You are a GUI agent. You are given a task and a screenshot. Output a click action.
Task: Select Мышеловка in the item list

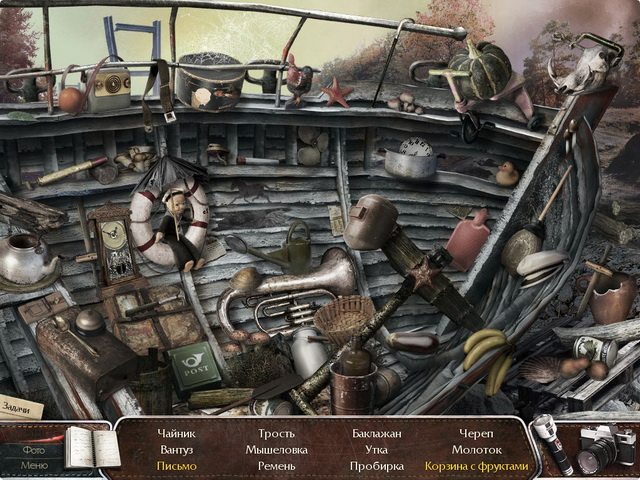pyautogui.click(x=276, y=450)
